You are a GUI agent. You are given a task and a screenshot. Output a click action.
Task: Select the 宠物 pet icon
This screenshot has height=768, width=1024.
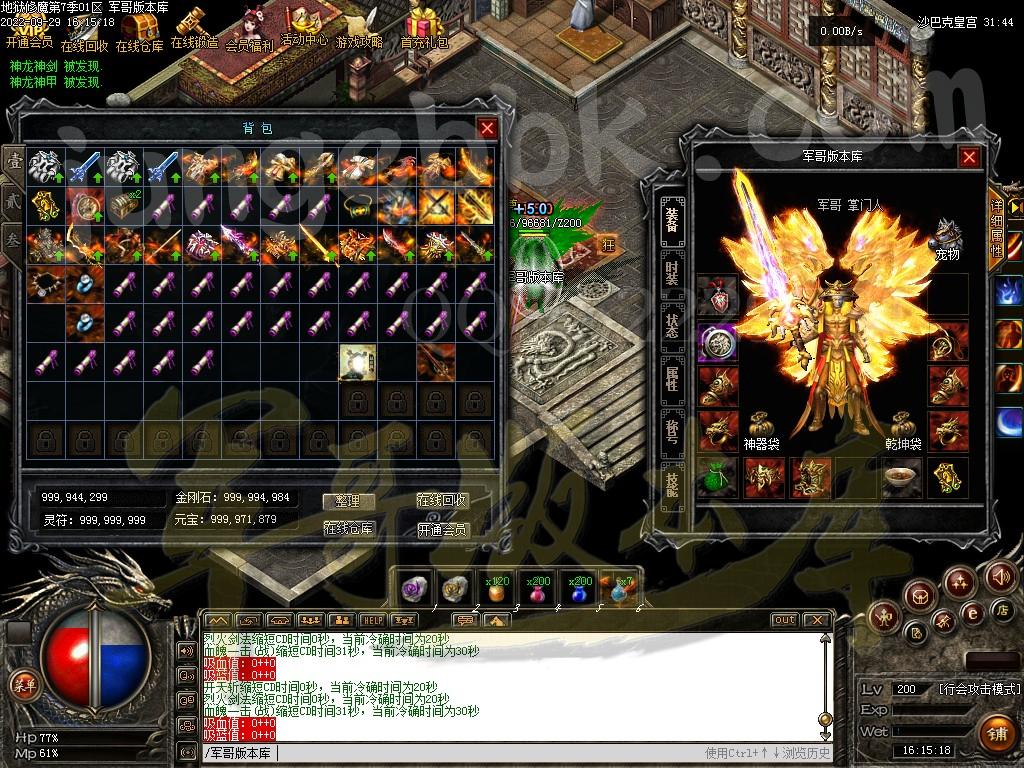click(947, 238)
